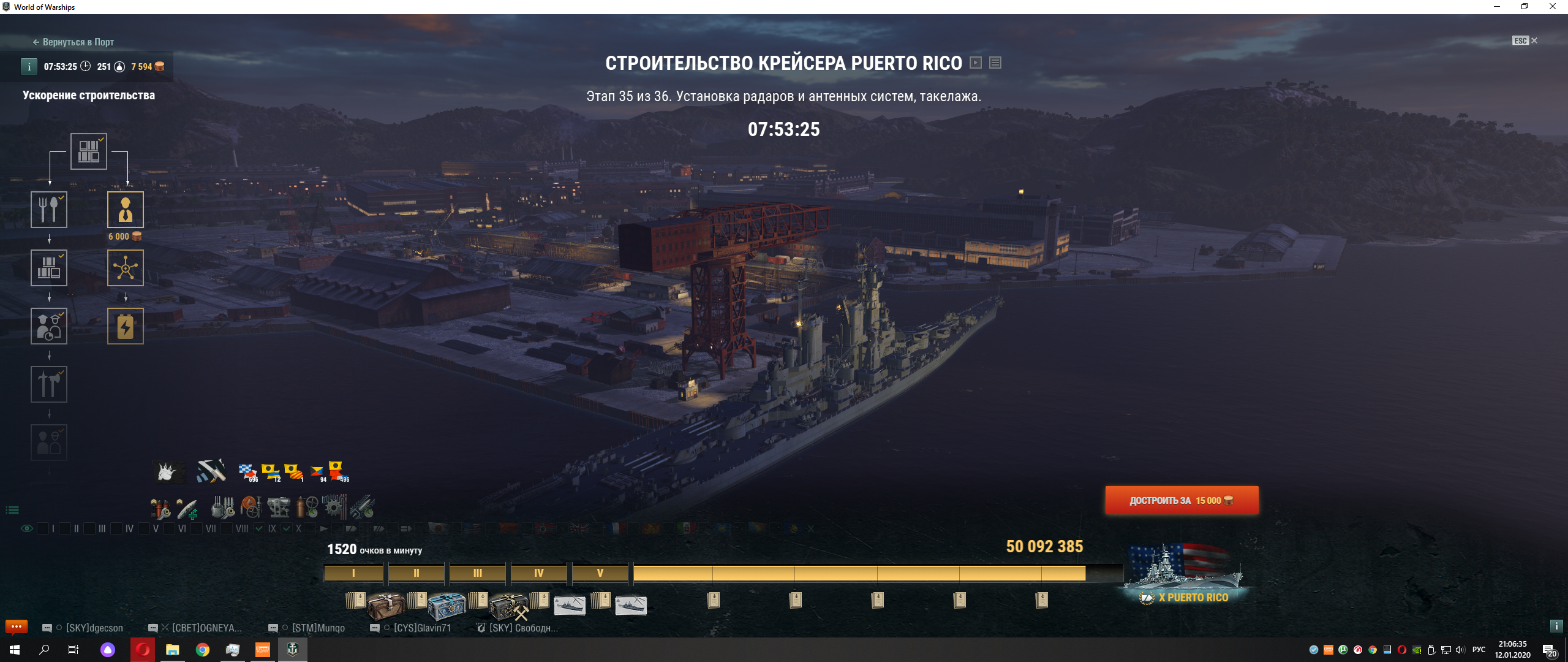Select construction phase V segment

[x=600, y=573]
